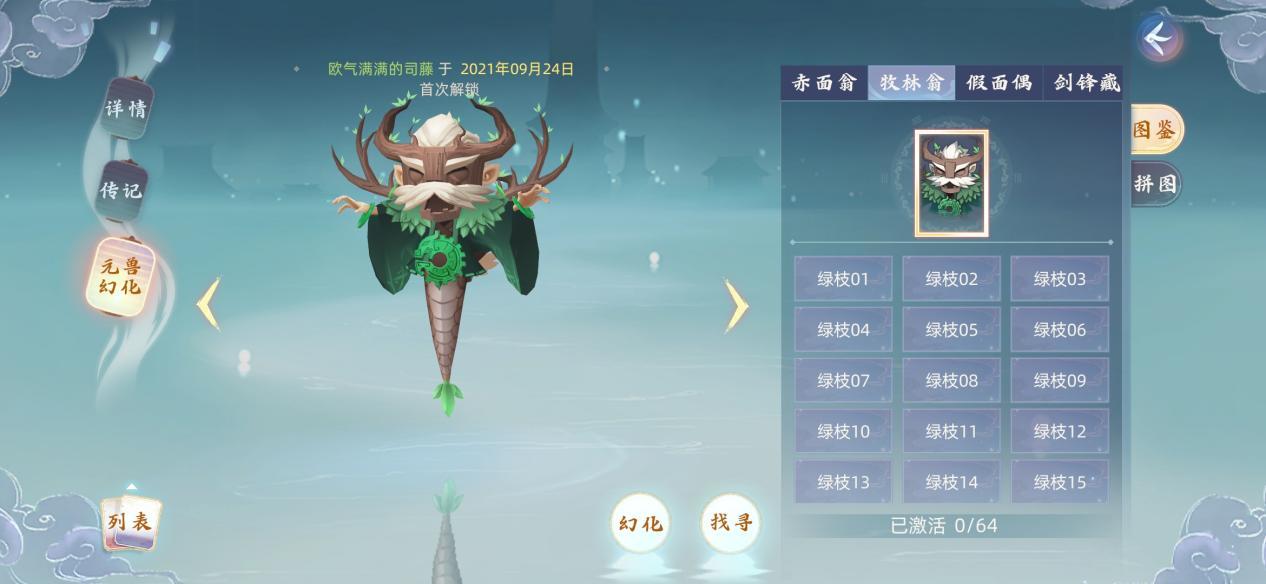Click the back arrow button
This screenshot has width=1266, height=584.
pyautogui.click(x=1159, y=39)
